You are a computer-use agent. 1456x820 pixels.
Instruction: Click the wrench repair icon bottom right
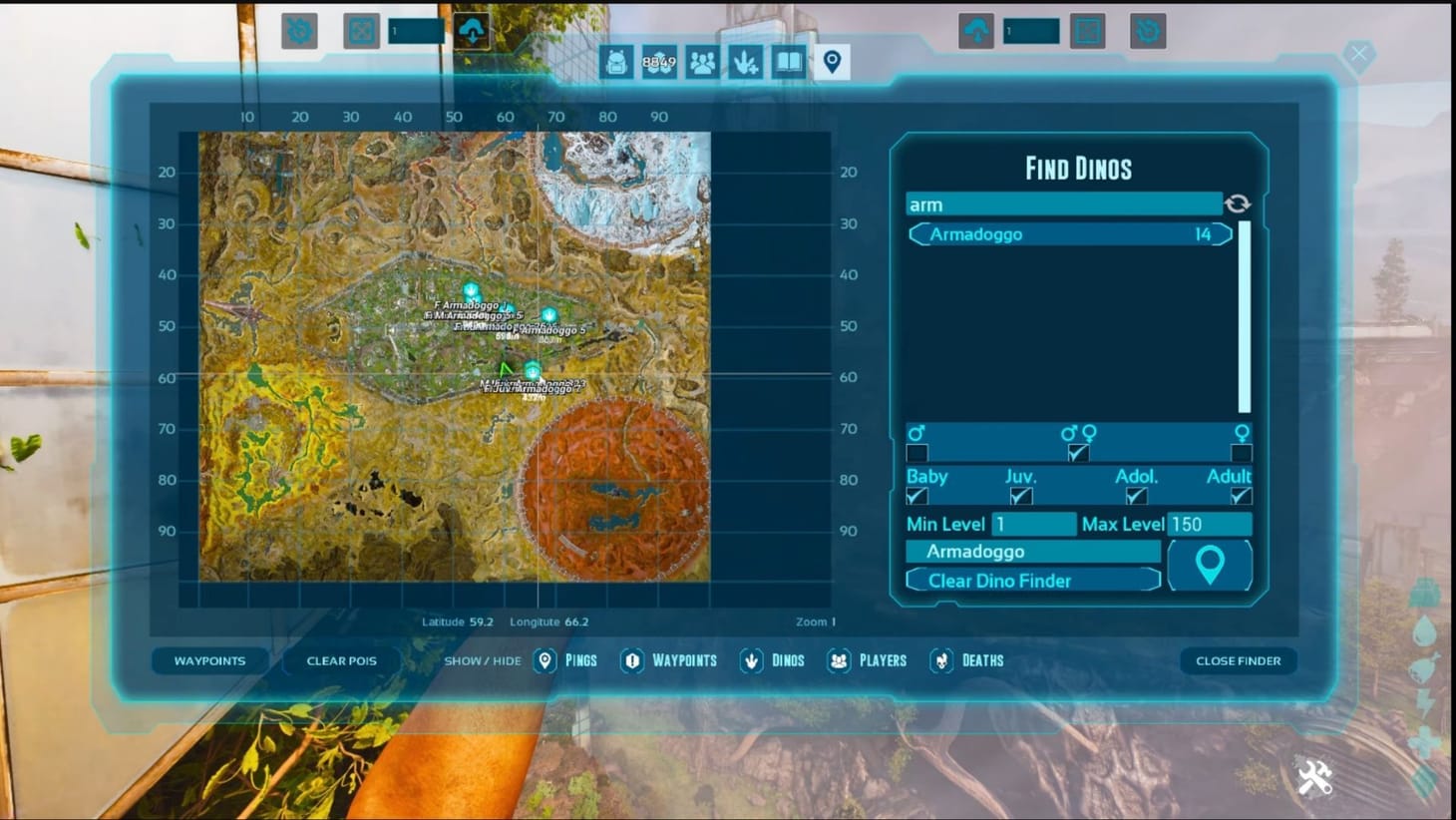pos(1314,777)
